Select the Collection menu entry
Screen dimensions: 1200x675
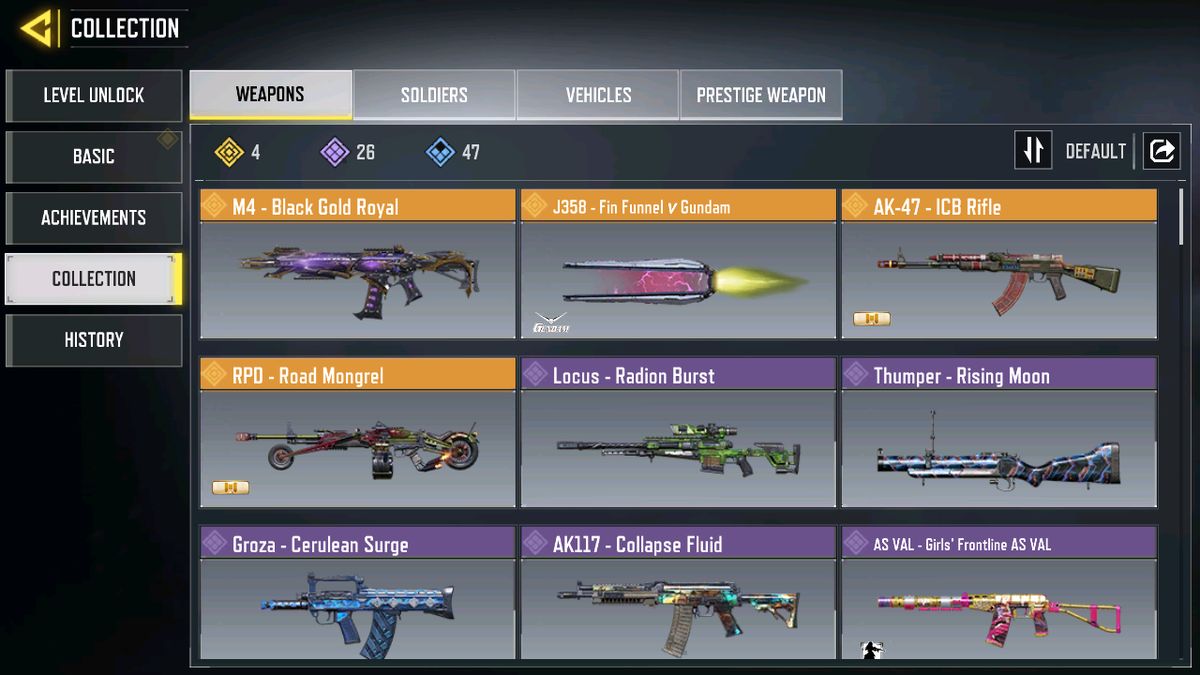pos(94,279)
